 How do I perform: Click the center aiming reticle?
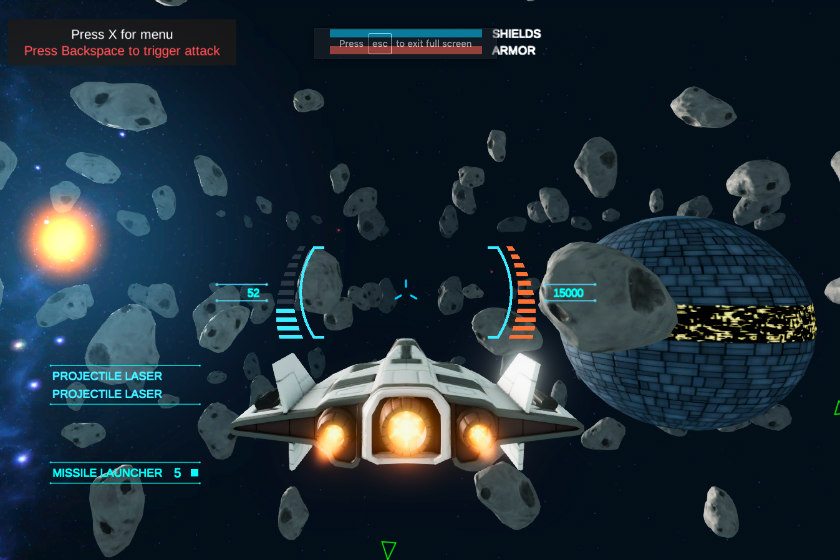405,292
